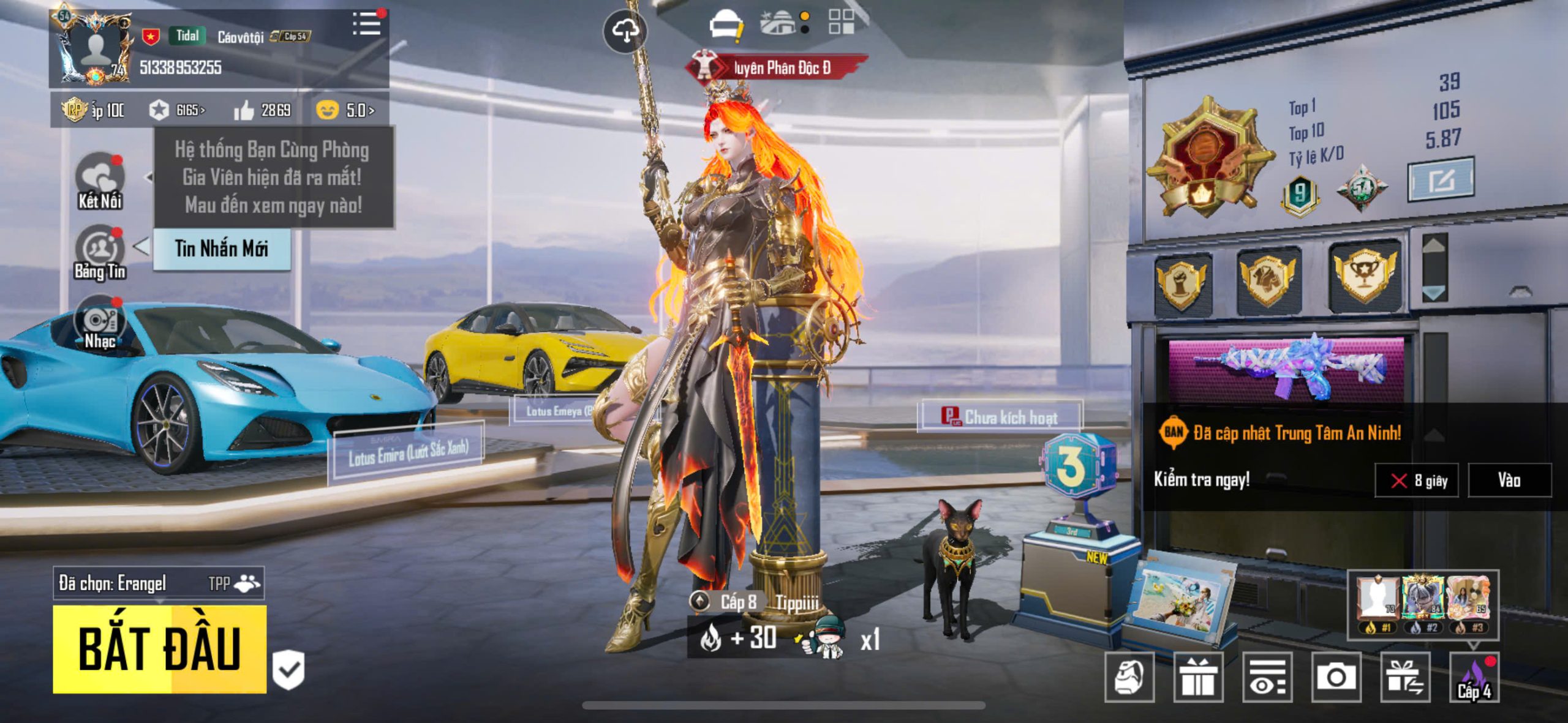Expand the list menu icon

[367, 24]
